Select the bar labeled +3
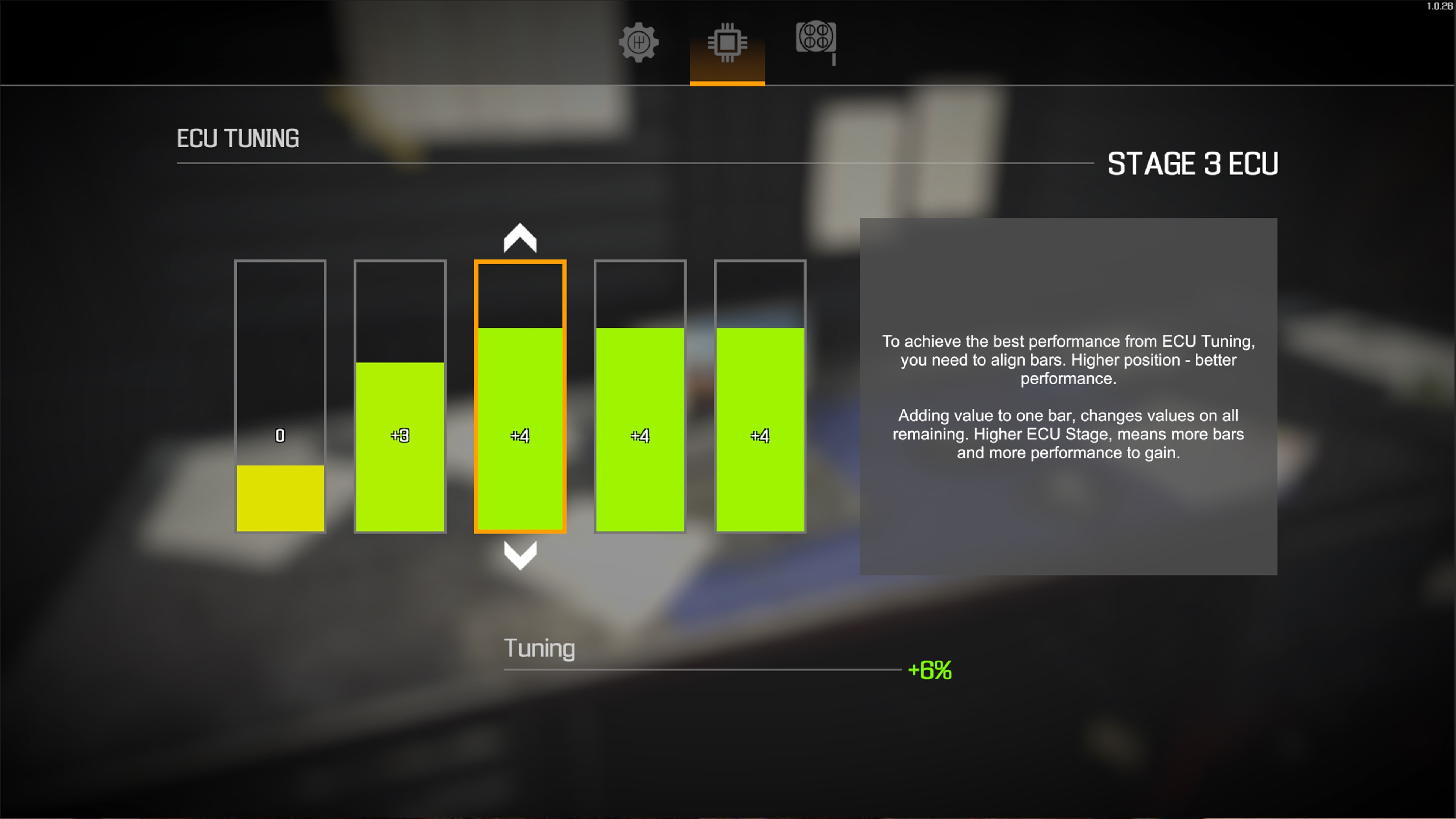 pos(400,447)
